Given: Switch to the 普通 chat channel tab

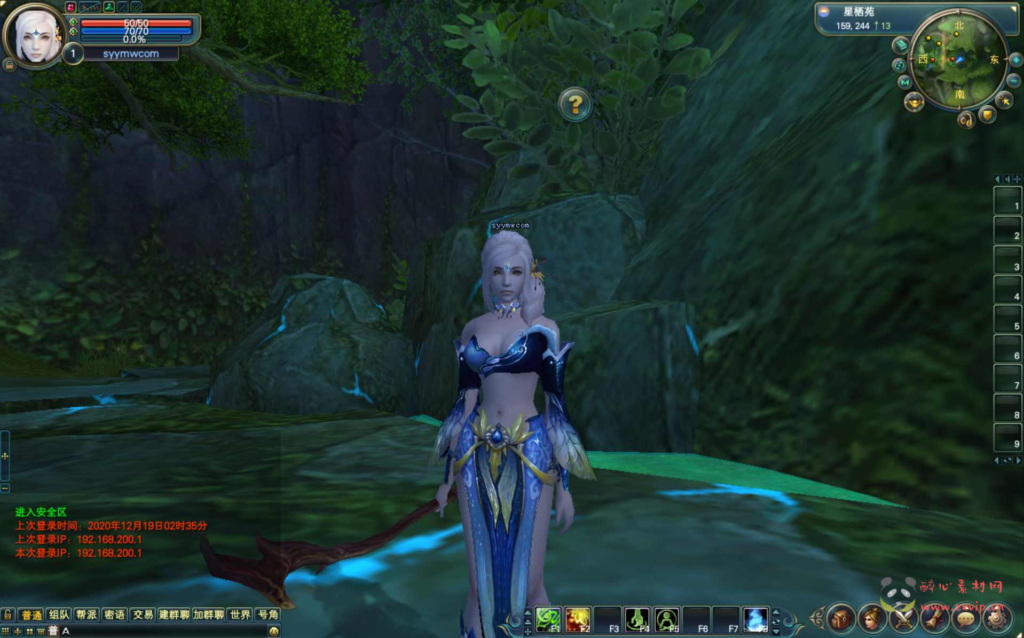Looking at the screenshot, I should coord(31,615).
